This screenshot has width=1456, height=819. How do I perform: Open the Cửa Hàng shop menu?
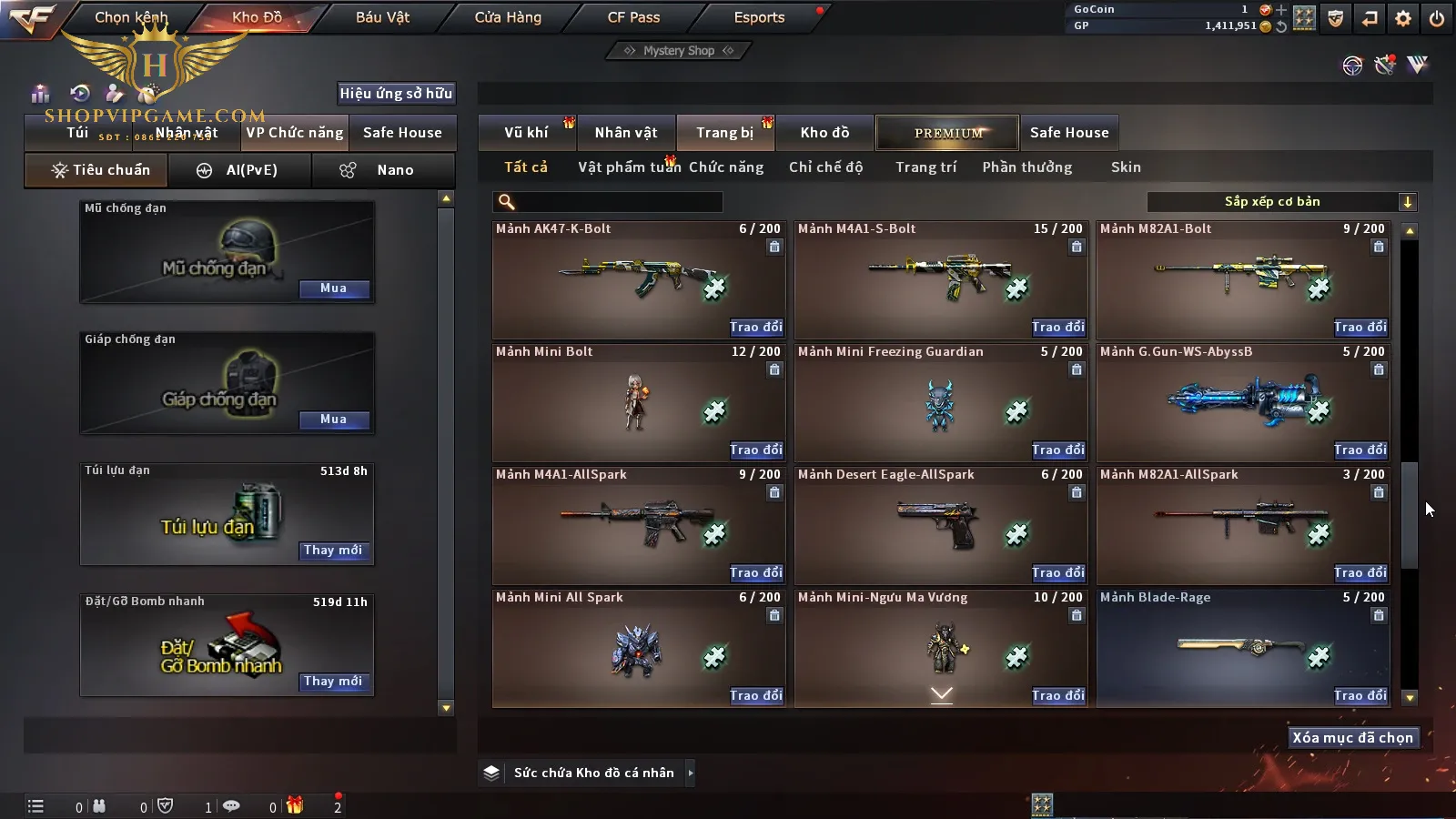508,17
